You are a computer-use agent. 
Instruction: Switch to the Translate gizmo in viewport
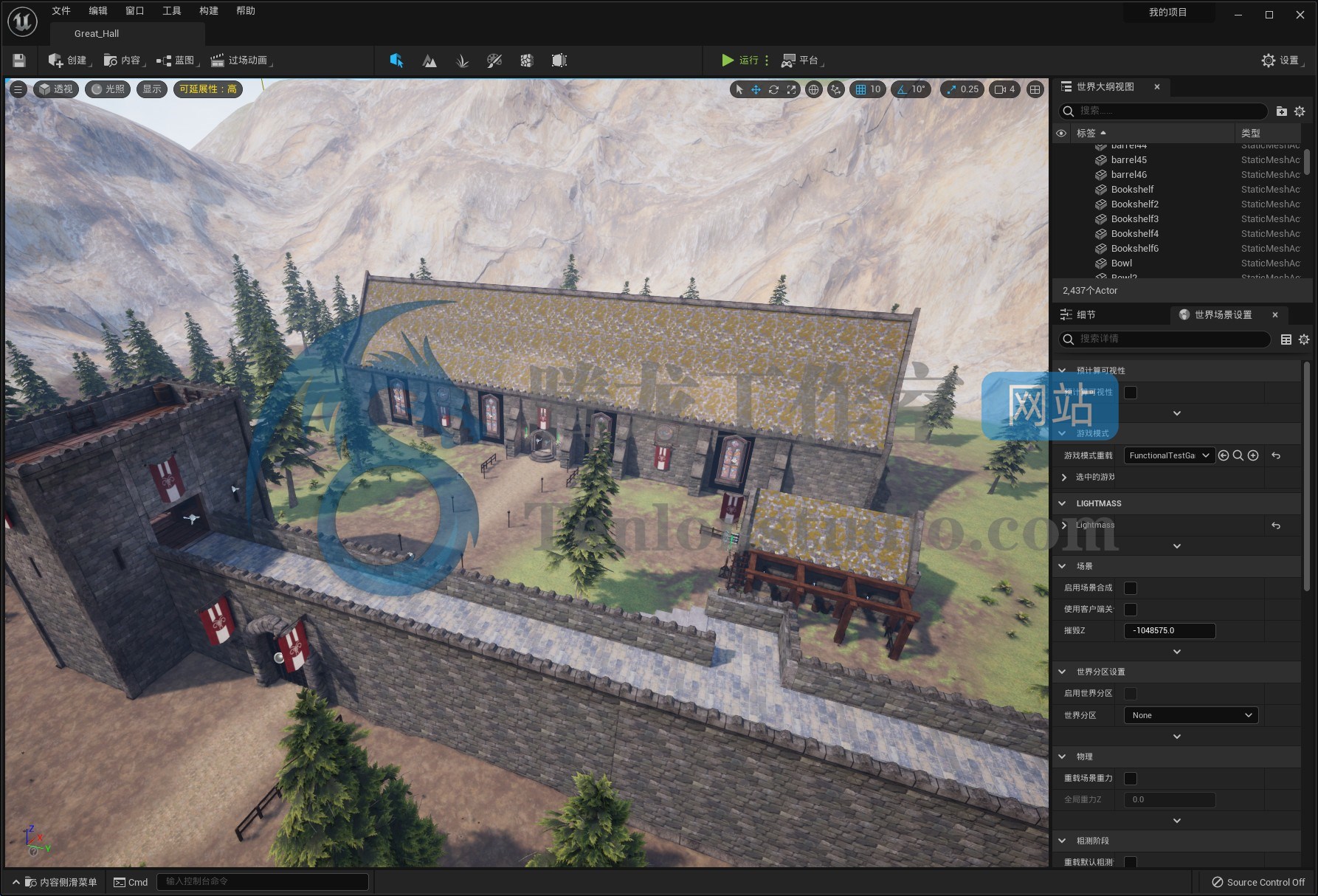coord(756,89)
